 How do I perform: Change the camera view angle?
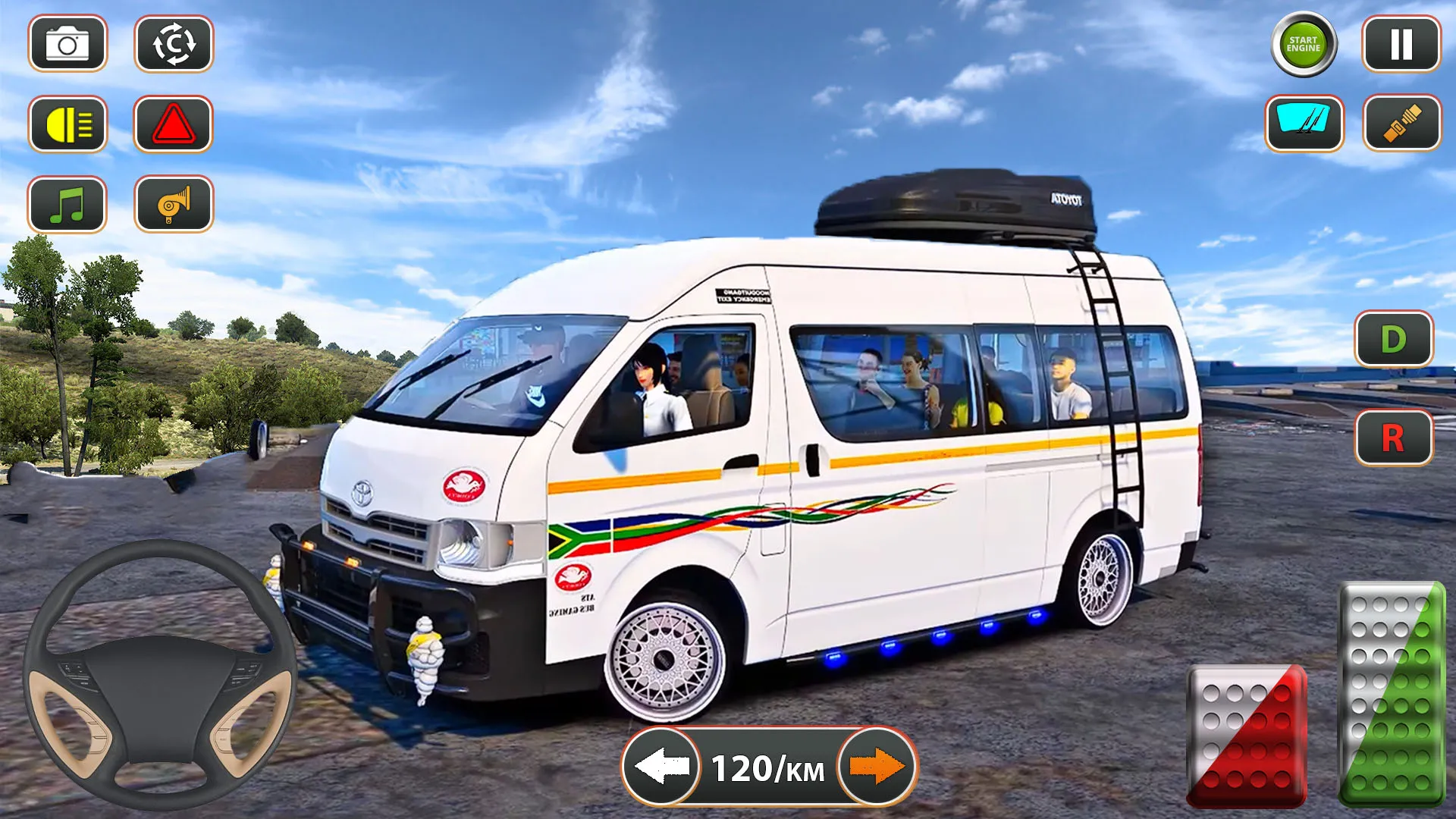tap(175, 45)
